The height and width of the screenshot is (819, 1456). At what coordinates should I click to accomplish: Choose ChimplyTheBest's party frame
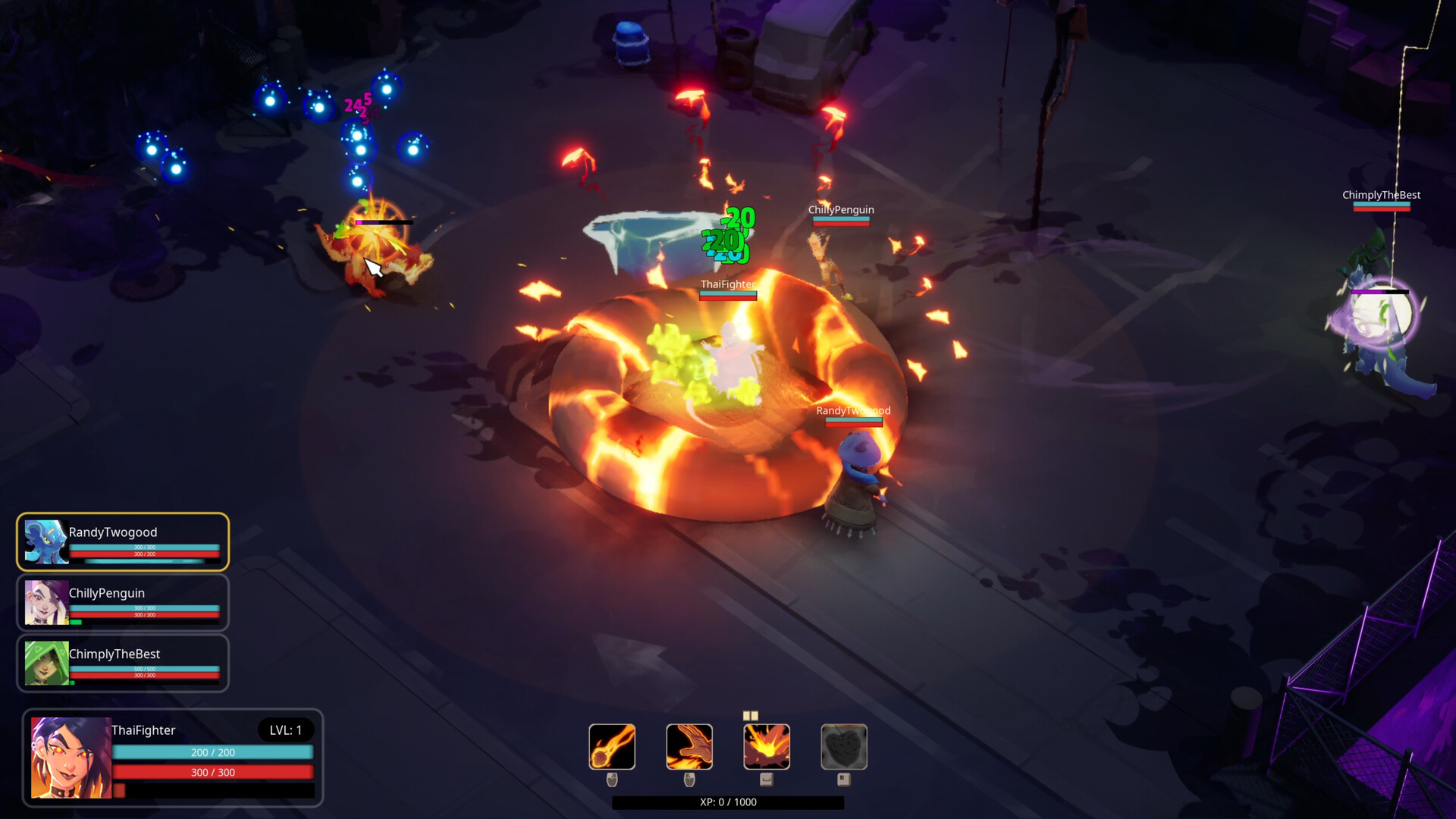point(123,664)
